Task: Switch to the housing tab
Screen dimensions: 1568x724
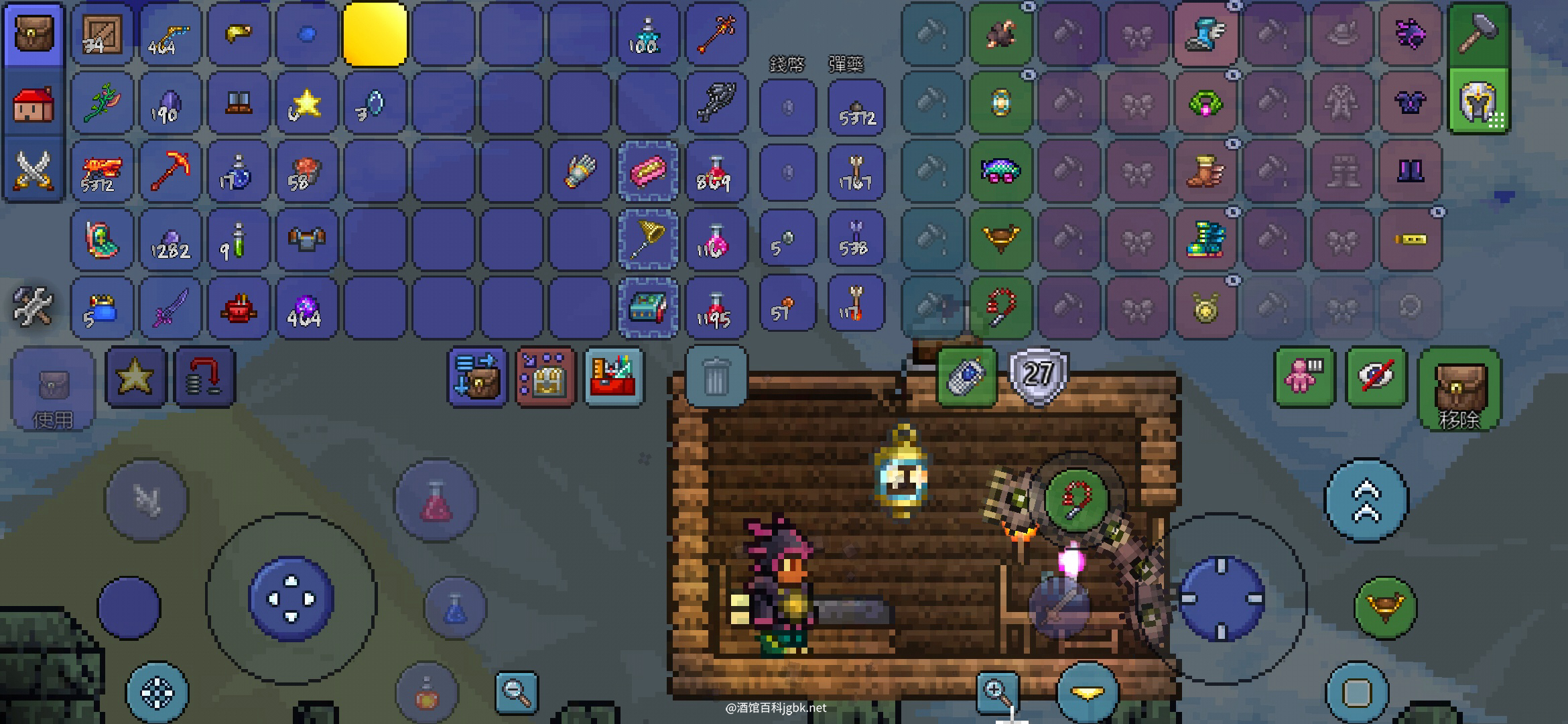Action: point(34,104)
